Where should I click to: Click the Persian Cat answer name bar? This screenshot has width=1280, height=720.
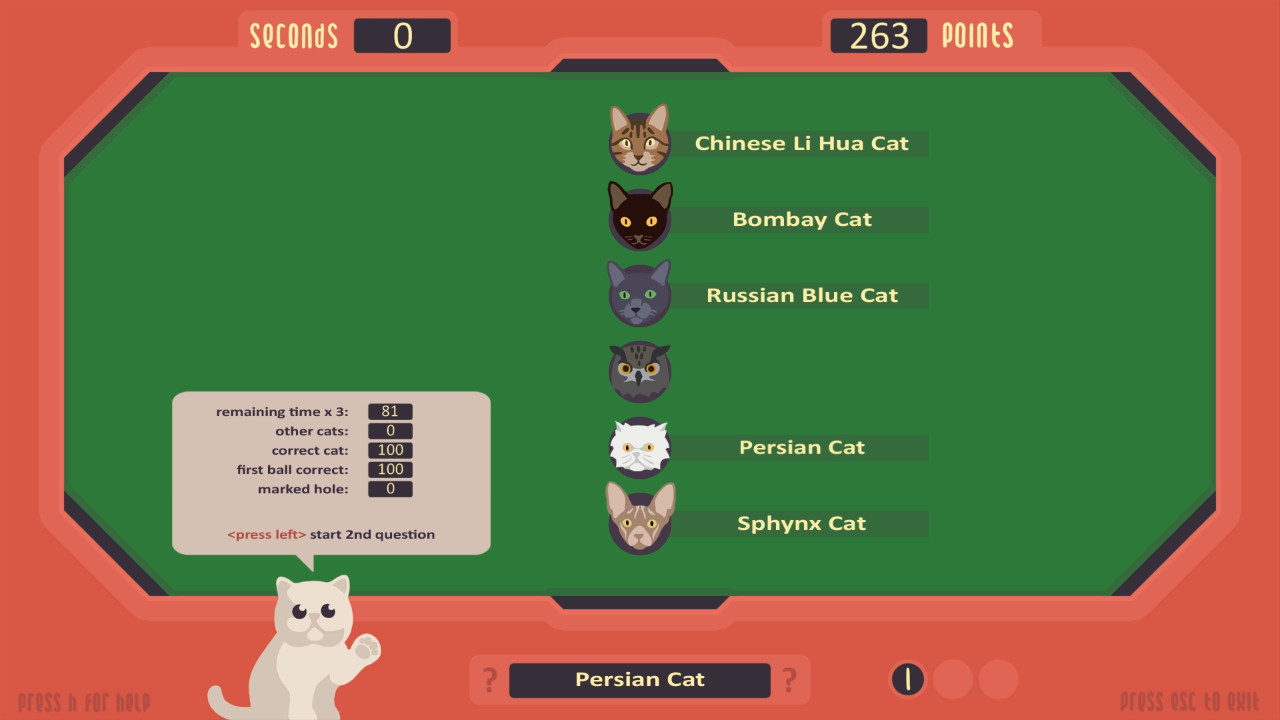coord(640,679)
